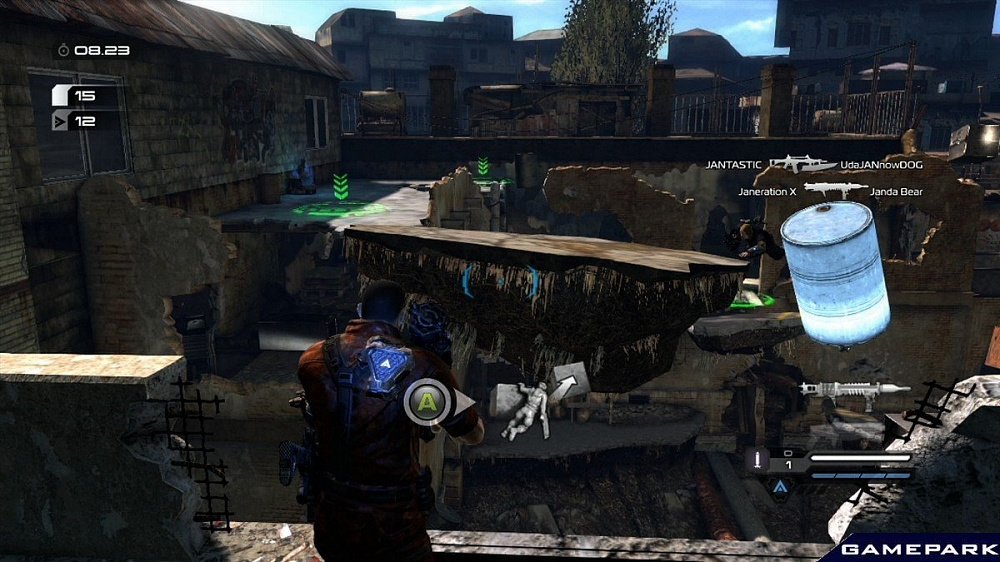Click the arrow team emblem beside score 12

[62, 121]
